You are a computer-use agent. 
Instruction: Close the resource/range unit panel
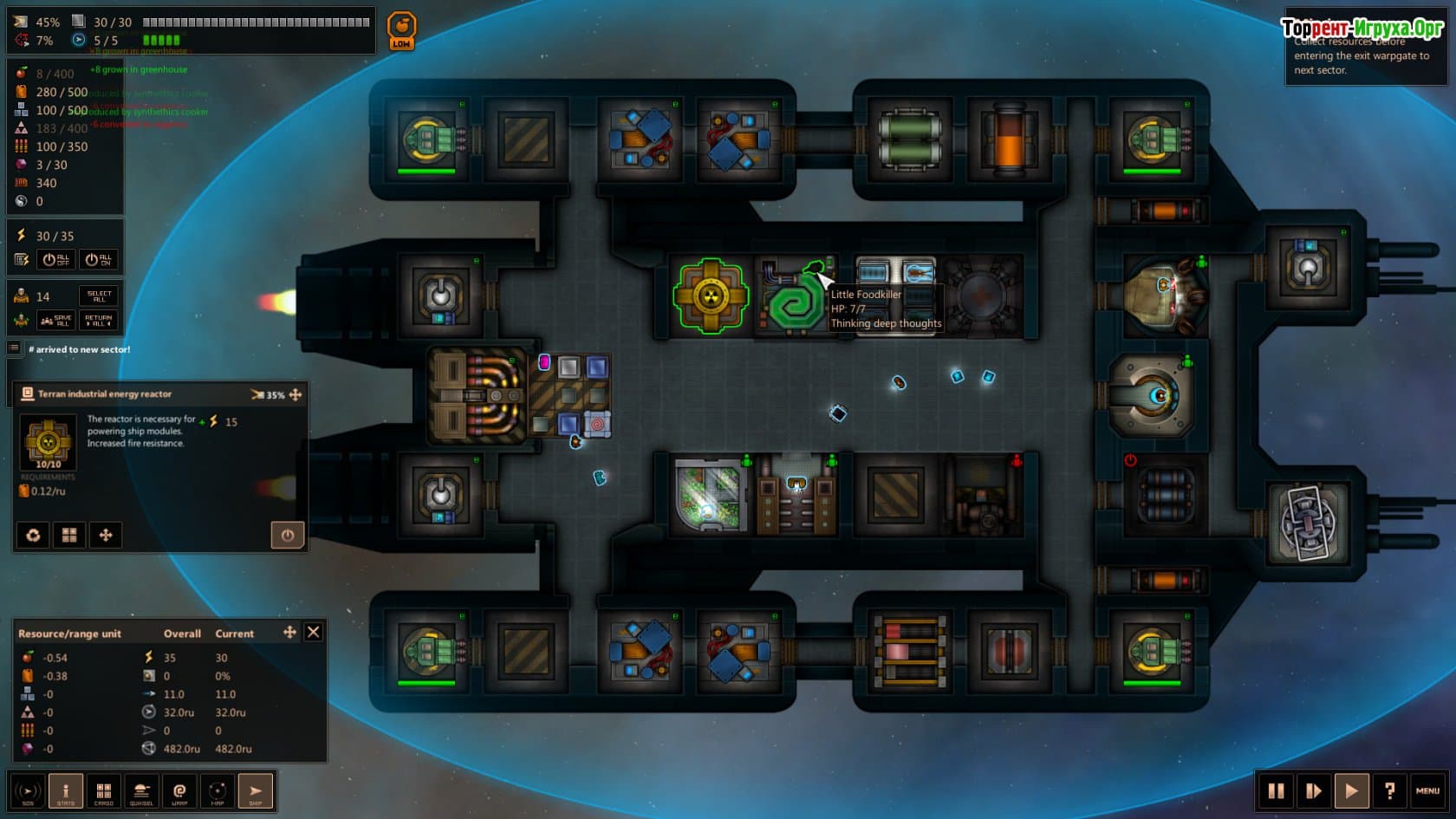point(314,633)
